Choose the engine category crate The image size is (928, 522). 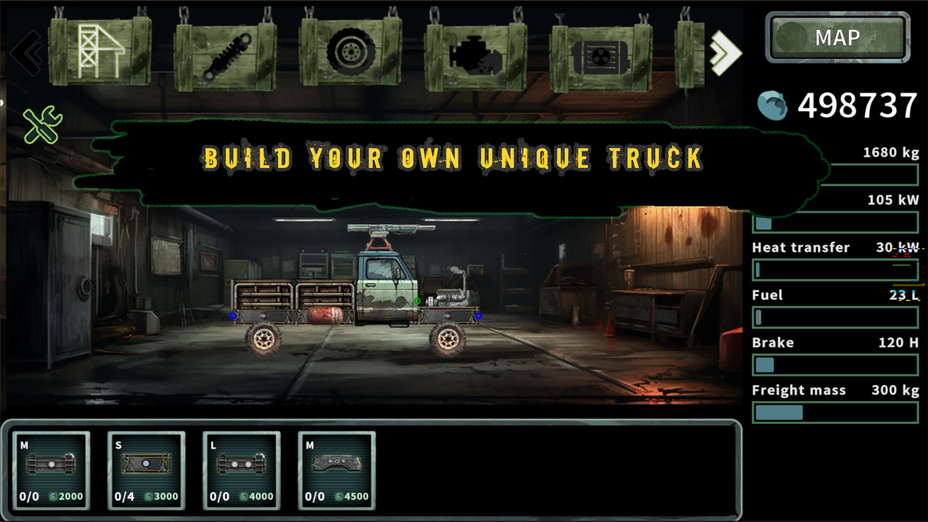(x=475, y=54)
